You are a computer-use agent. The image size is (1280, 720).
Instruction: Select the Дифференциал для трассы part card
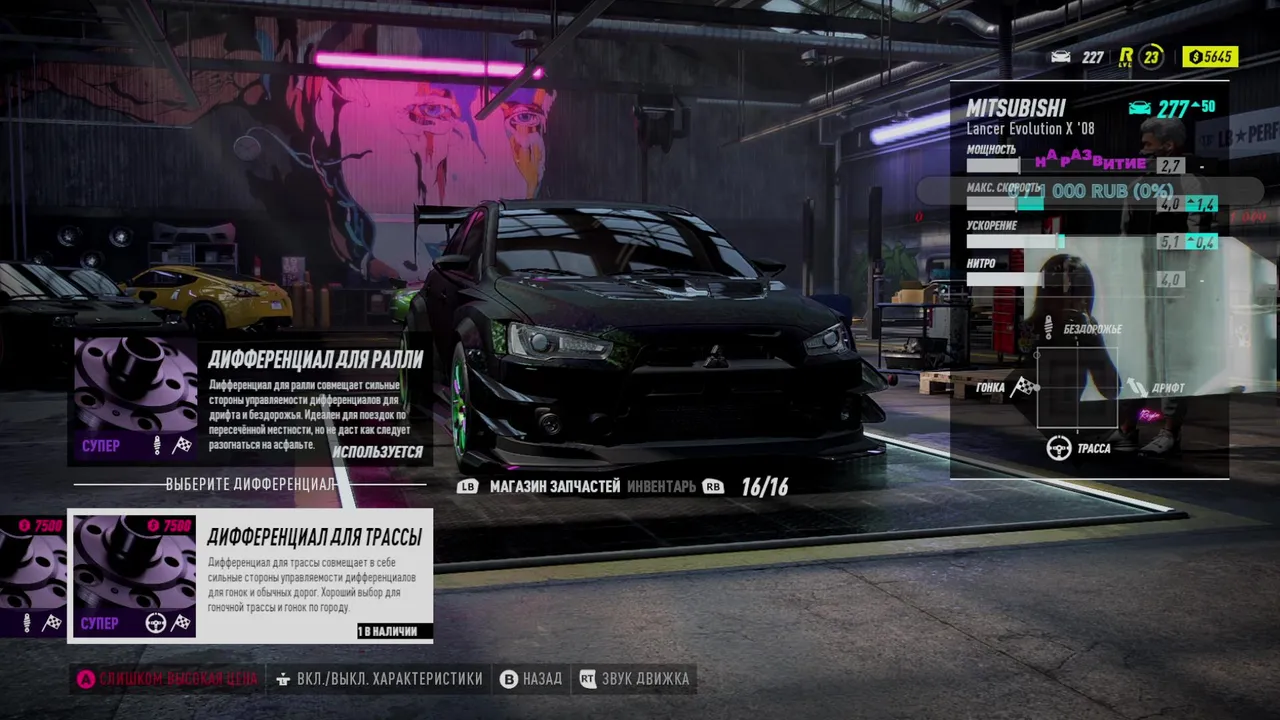coord(250,576)
